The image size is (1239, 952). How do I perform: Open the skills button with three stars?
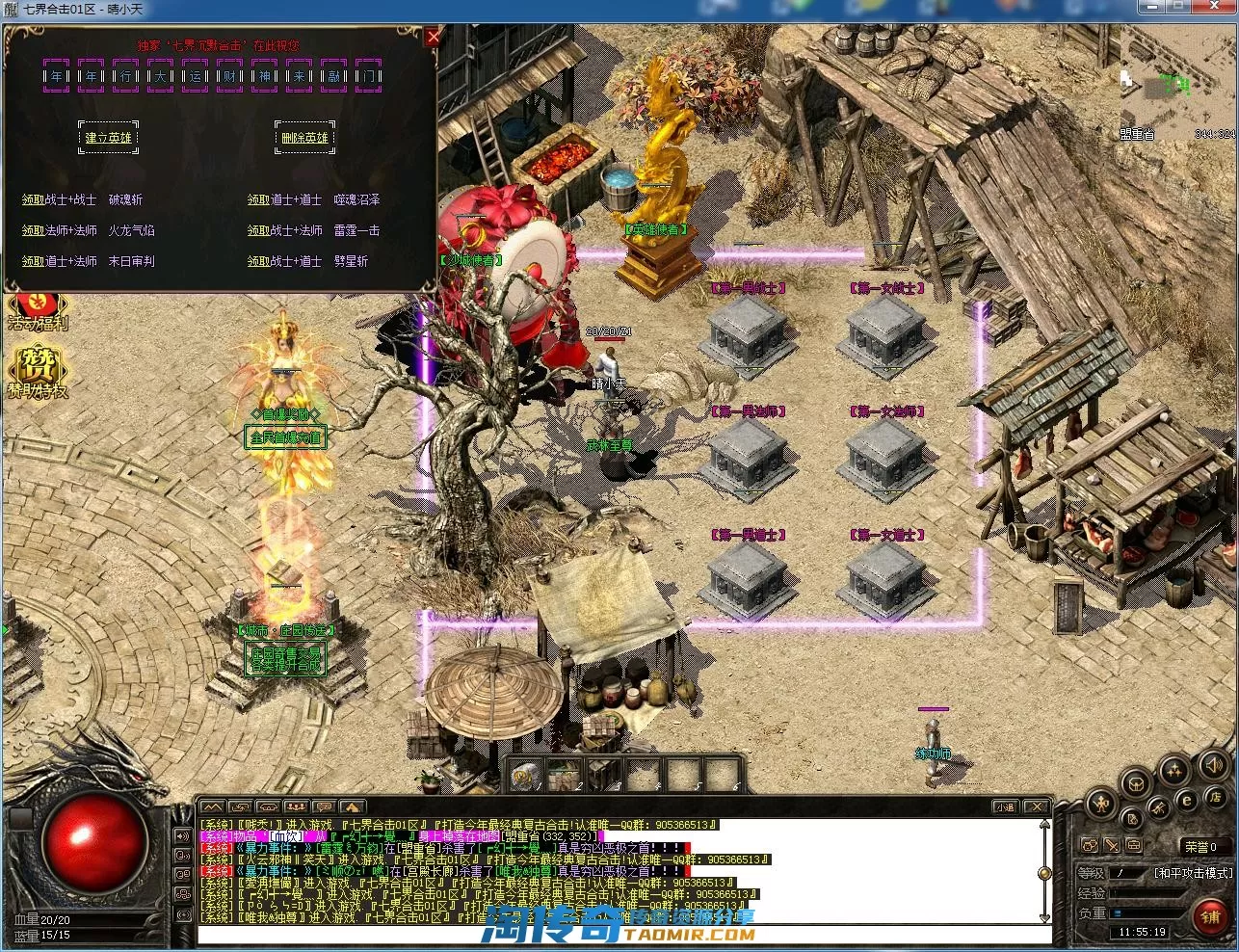coord(1173,770)
